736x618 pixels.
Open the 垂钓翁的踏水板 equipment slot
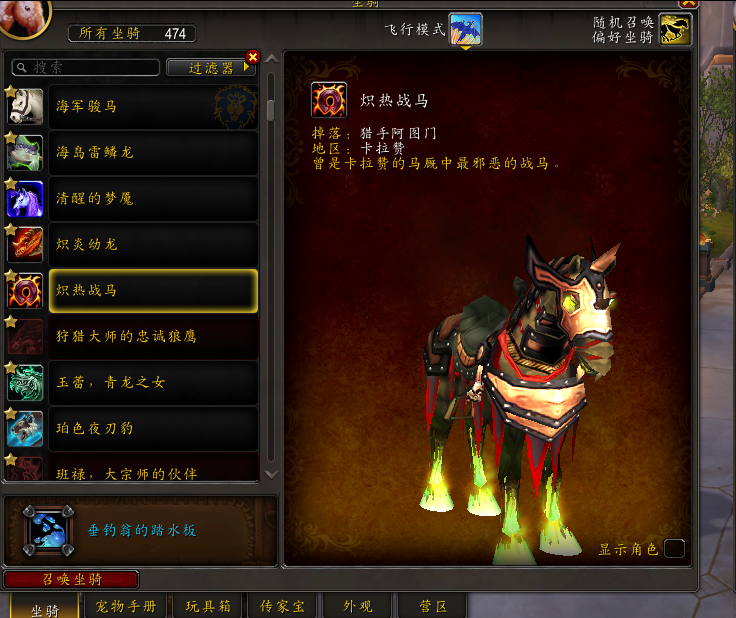[x=48, y=530]
